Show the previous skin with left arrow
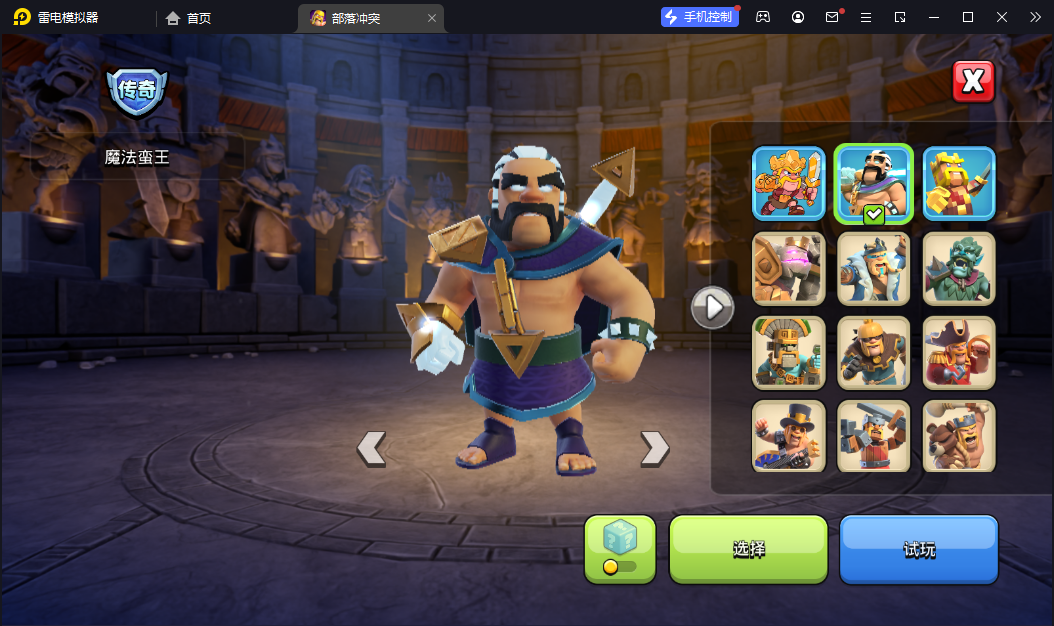Screen dimensions: 1054x626 (372, 448)
